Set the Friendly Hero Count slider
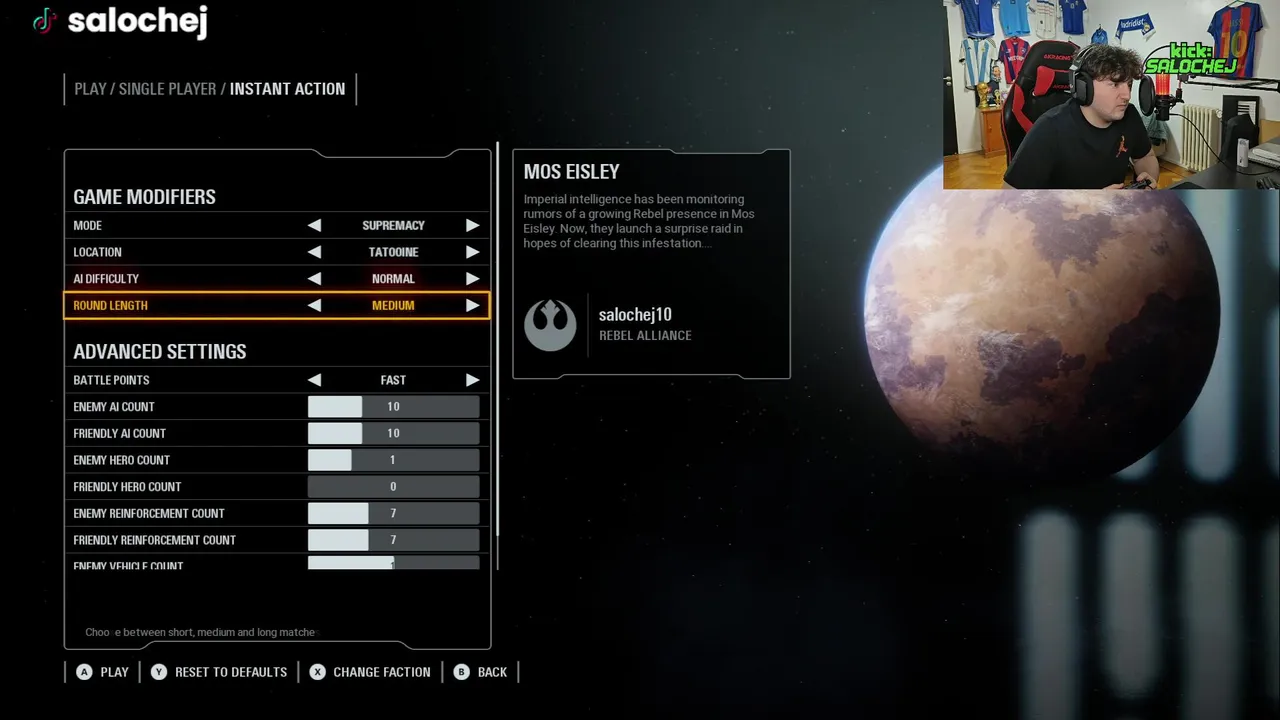Image resolution: width=1280 pixels, height=720 pixels. [x=393, y=487]
